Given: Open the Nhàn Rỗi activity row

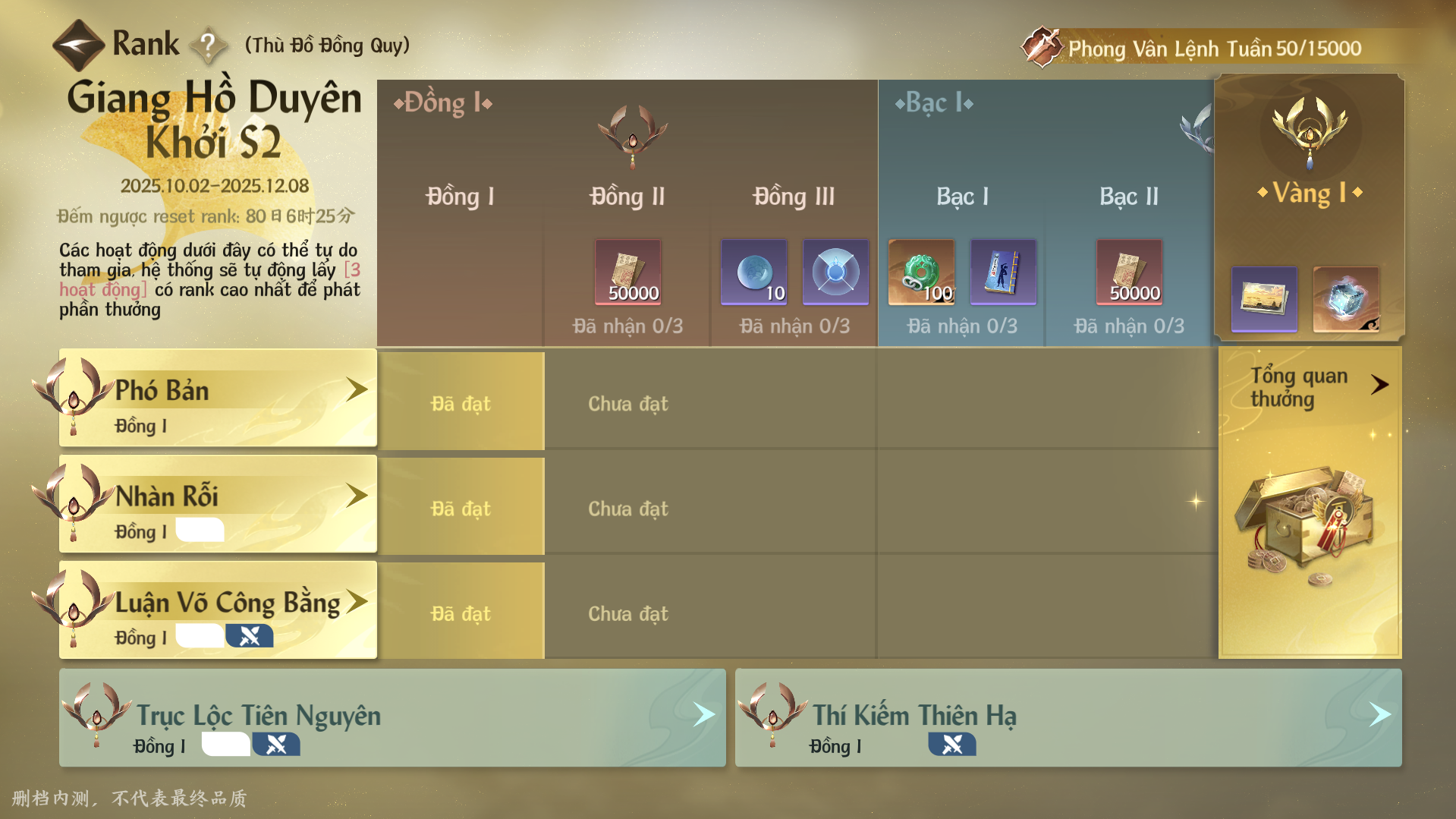Looking at the screenshot, I should (x=218, y=504).
